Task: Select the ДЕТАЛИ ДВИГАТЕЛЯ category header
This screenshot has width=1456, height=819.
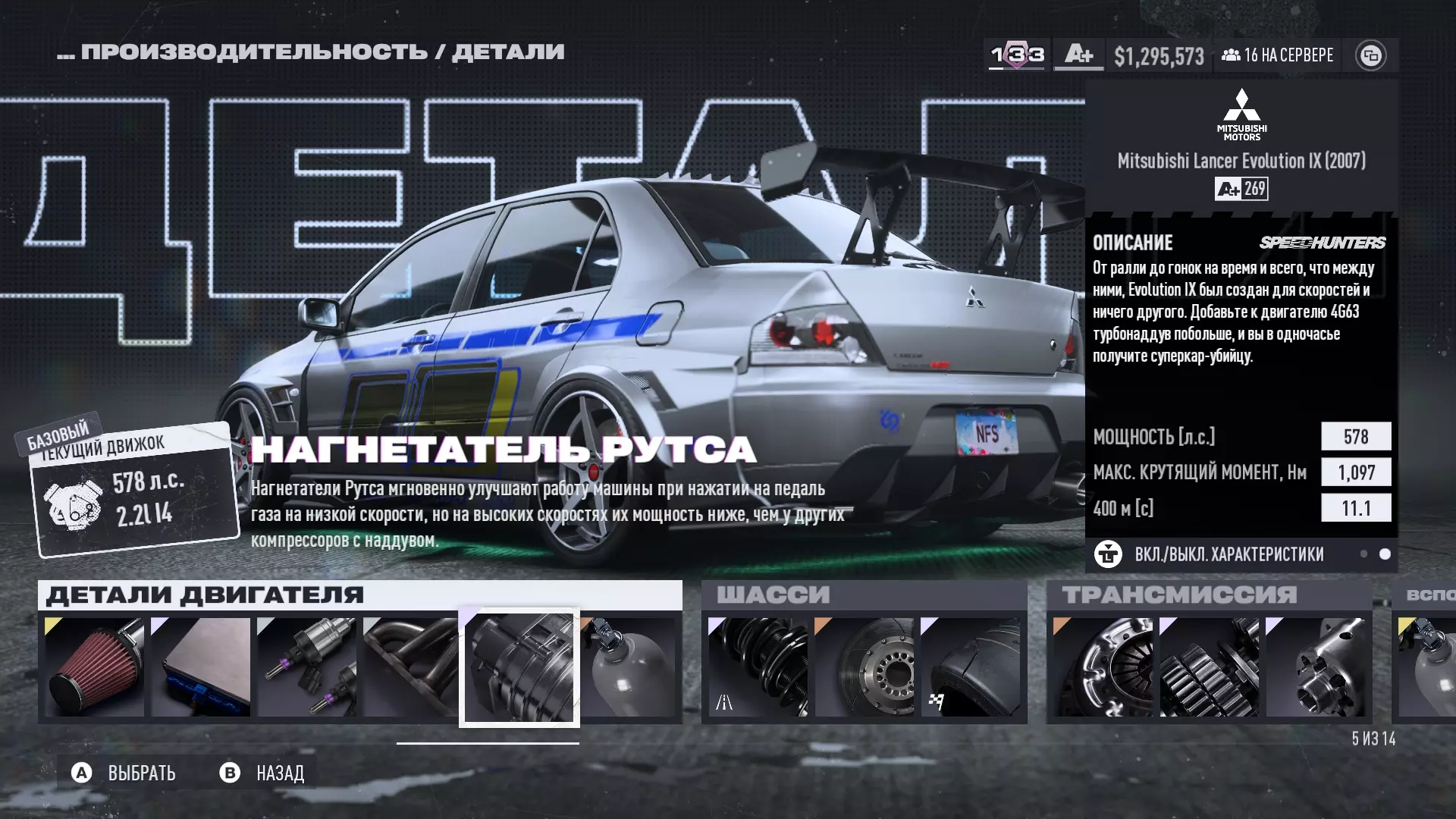Action: coord(206,595)
